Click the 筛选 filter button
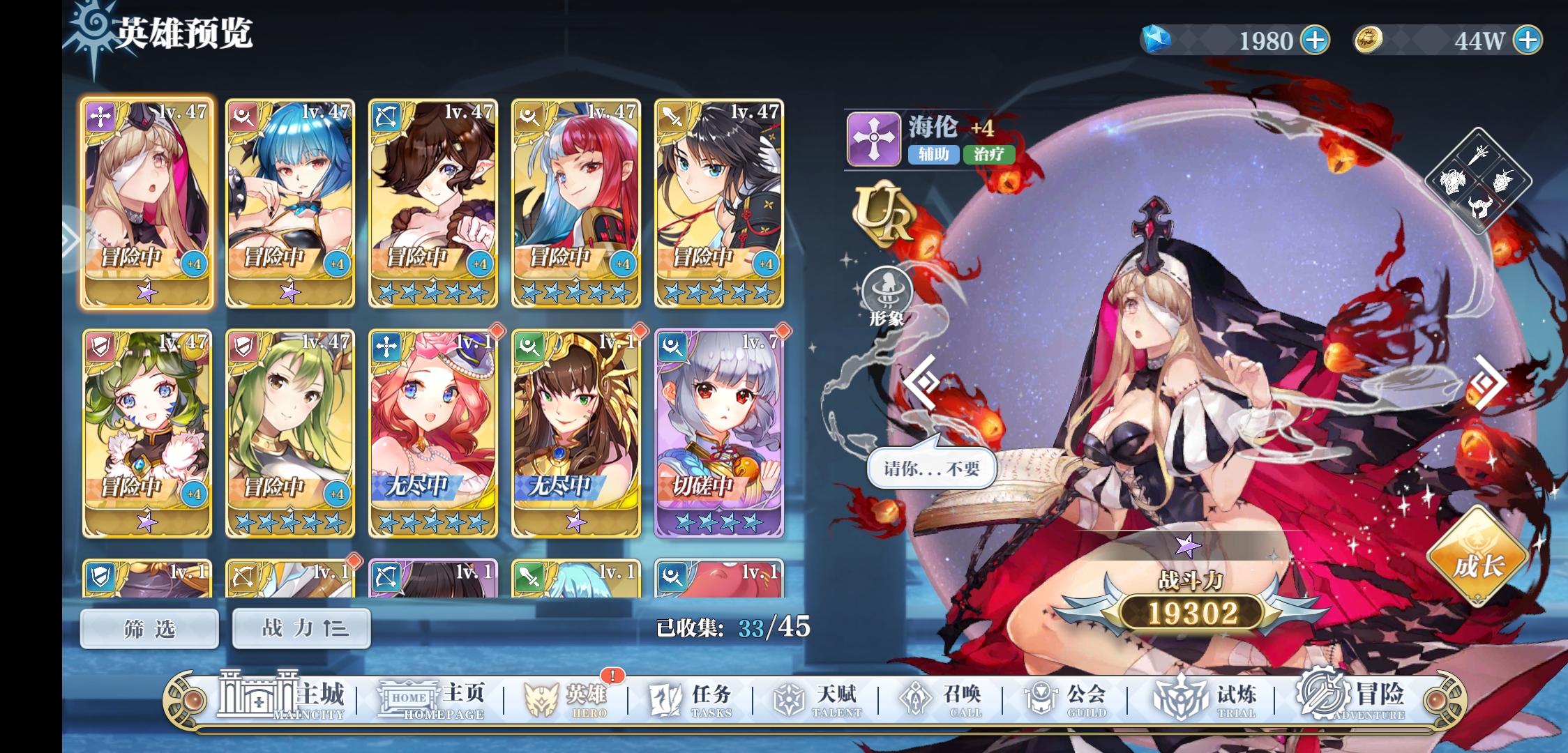The width and height of the screenshot is (1568, 753). tap(149, 628)
